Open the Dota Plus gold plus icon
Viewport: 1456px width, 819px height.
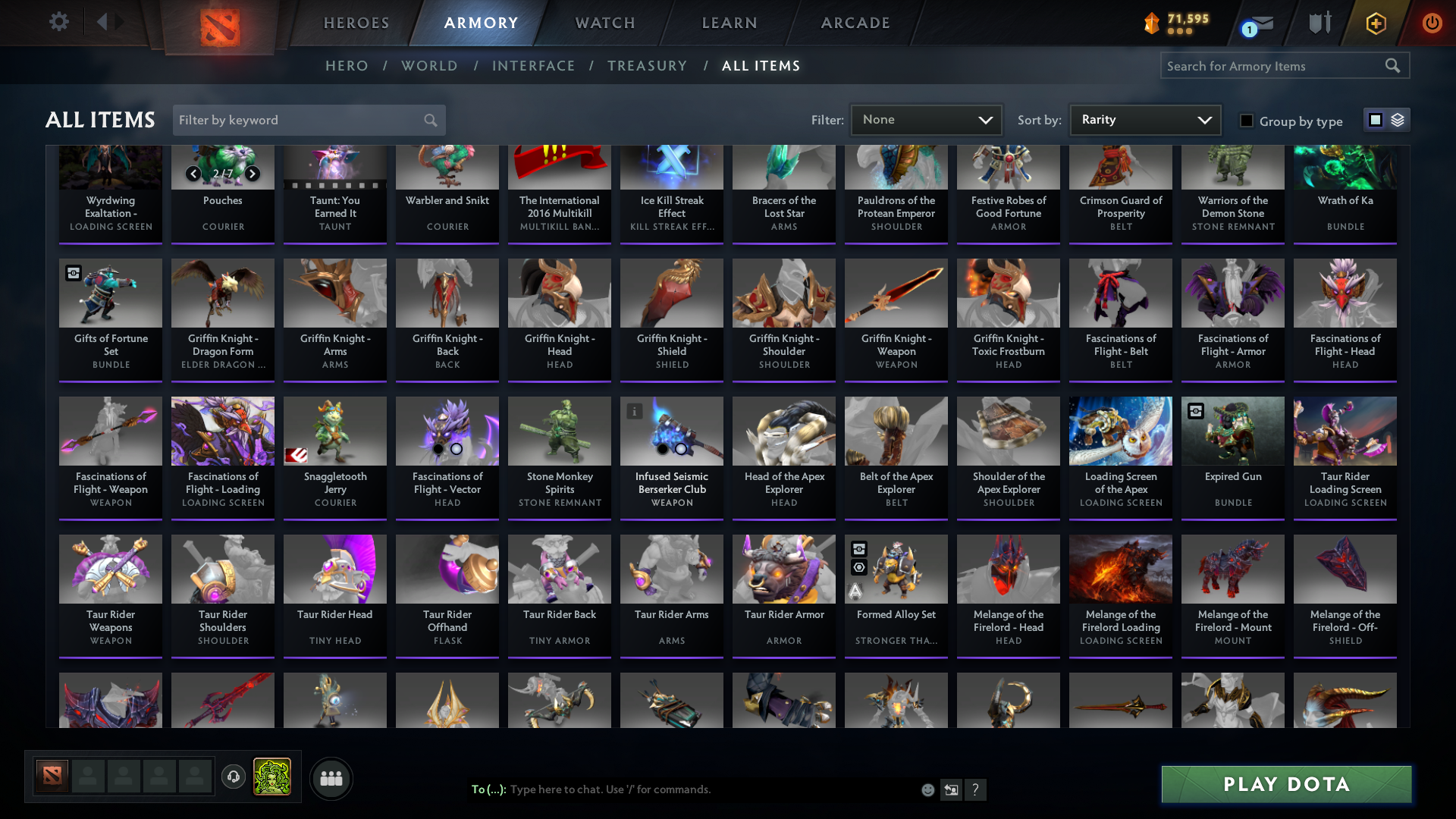pyautogui.click(x=1376, y=23)
